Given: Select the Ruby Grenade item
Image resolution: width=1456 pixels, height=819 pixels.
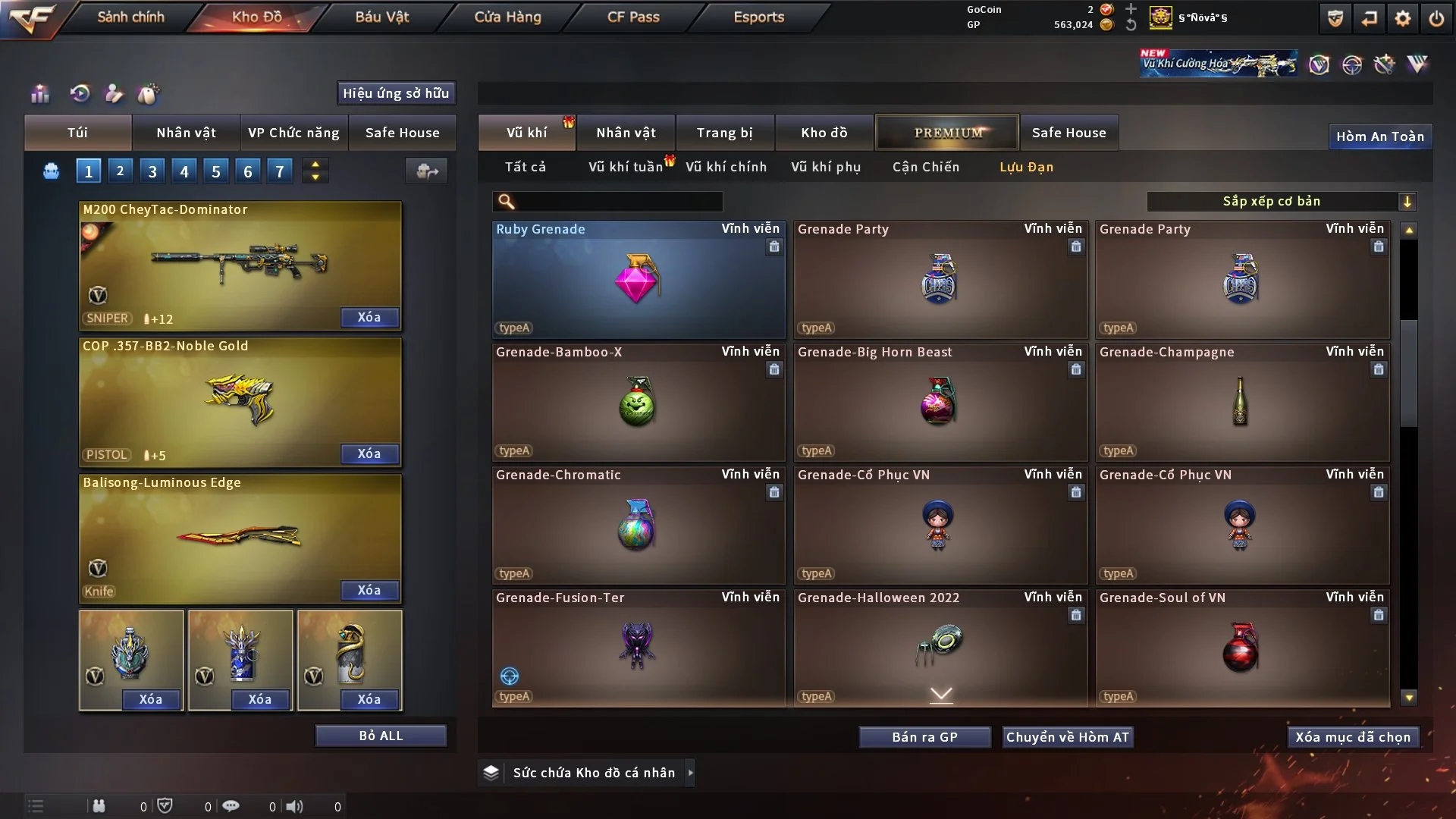Looking at the screenshot, I should coord(638,281).
